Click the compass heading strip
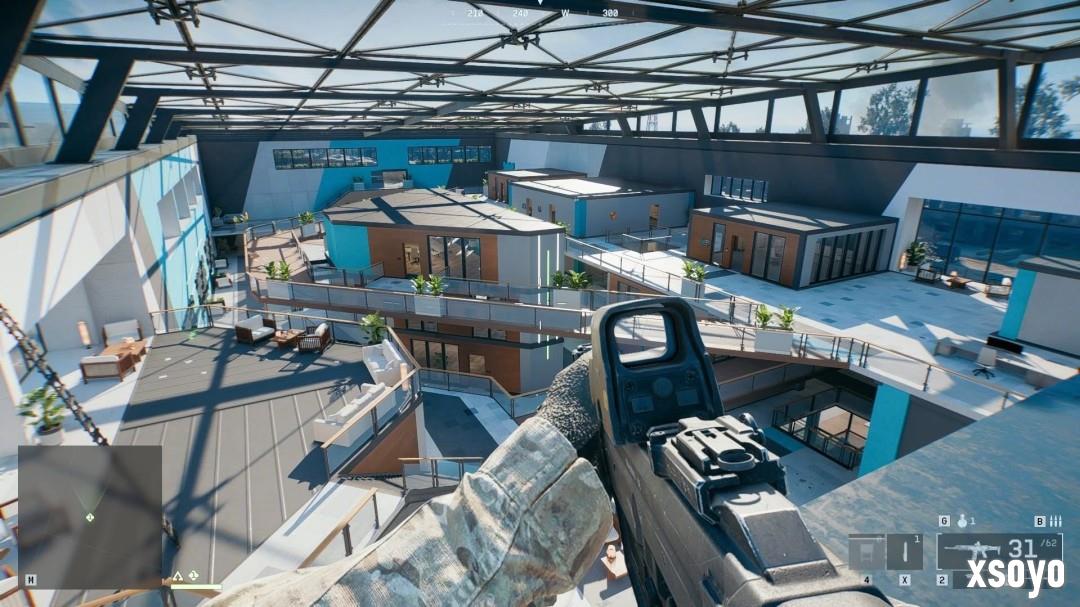 tap(540, 13)
